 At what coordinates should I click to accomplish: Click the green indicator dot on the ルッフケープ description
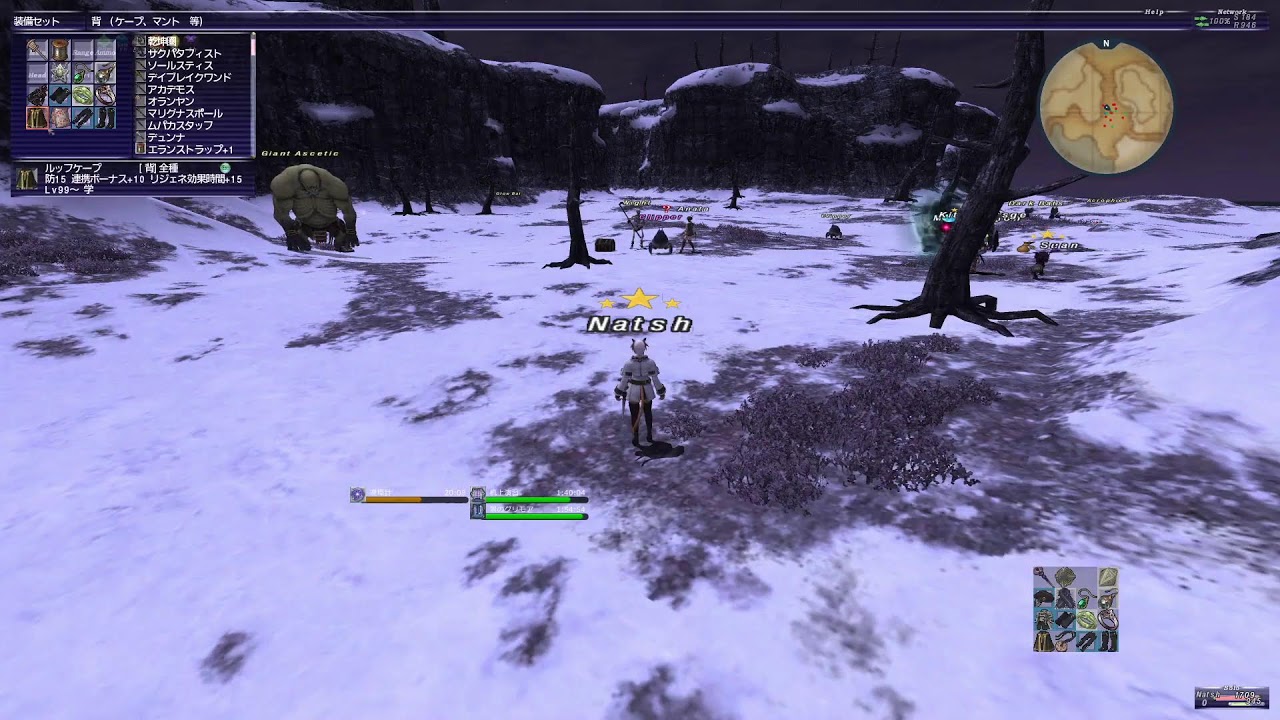[225, 168]
